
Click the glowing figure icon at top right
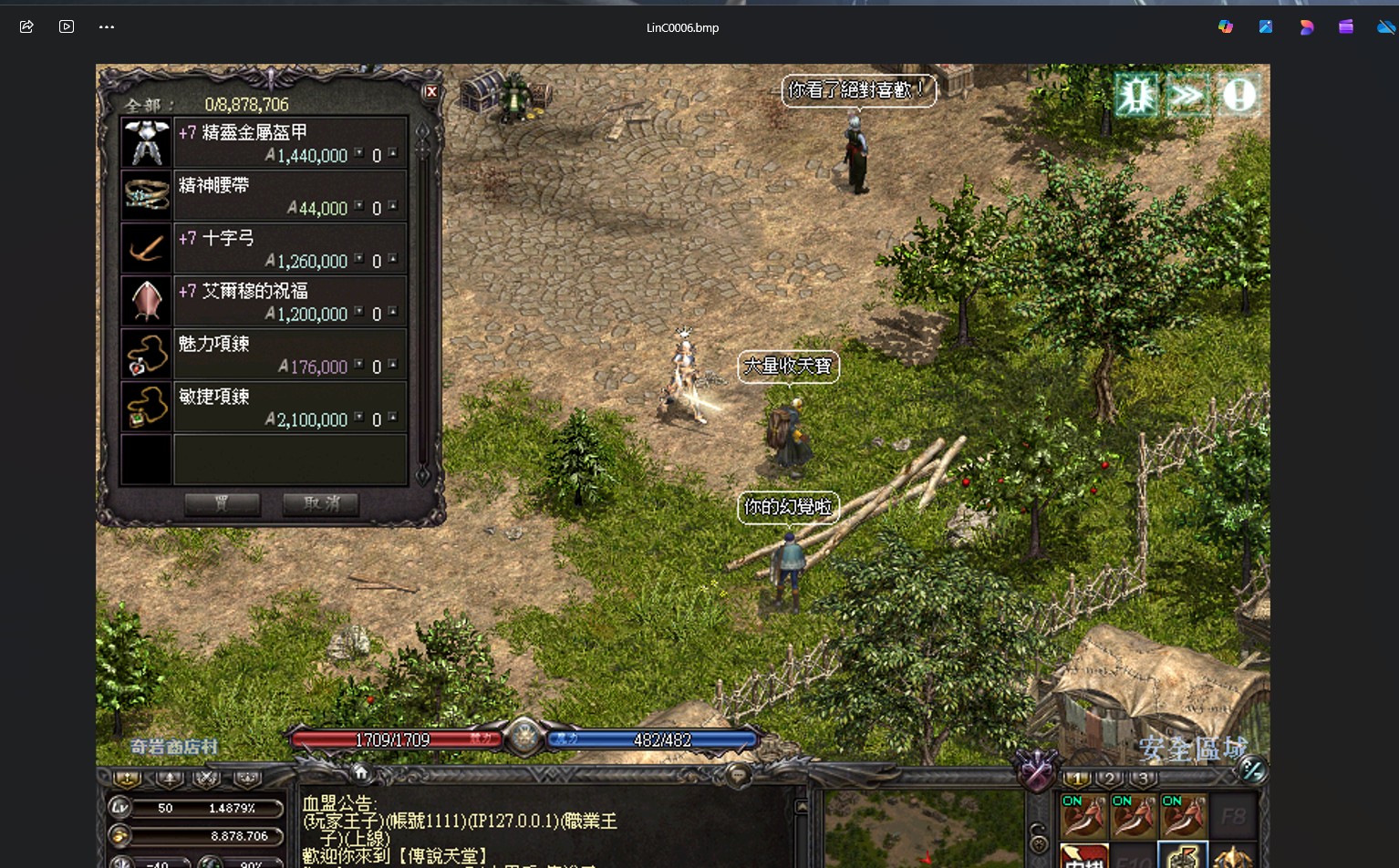(1136, 95)
